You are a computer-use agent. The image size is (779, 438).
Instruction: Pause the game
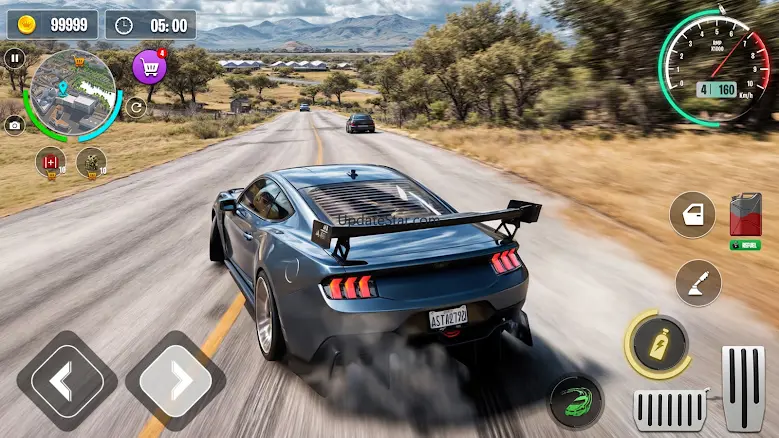[x=14, y=58]
